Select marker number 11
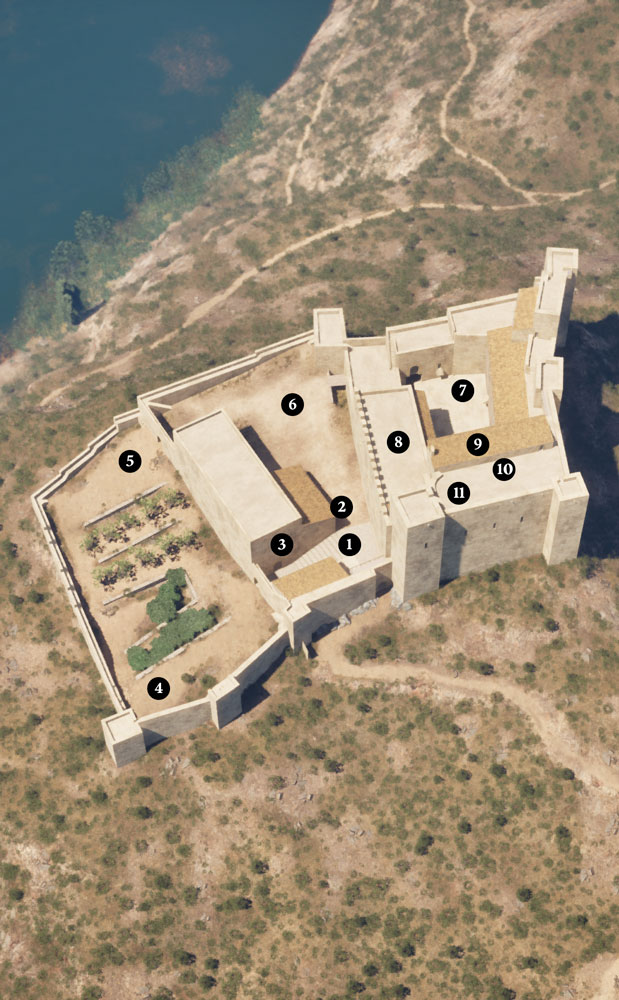This screenshot has width=619, height=1000. pyautogui.click(x=458, y=492)
